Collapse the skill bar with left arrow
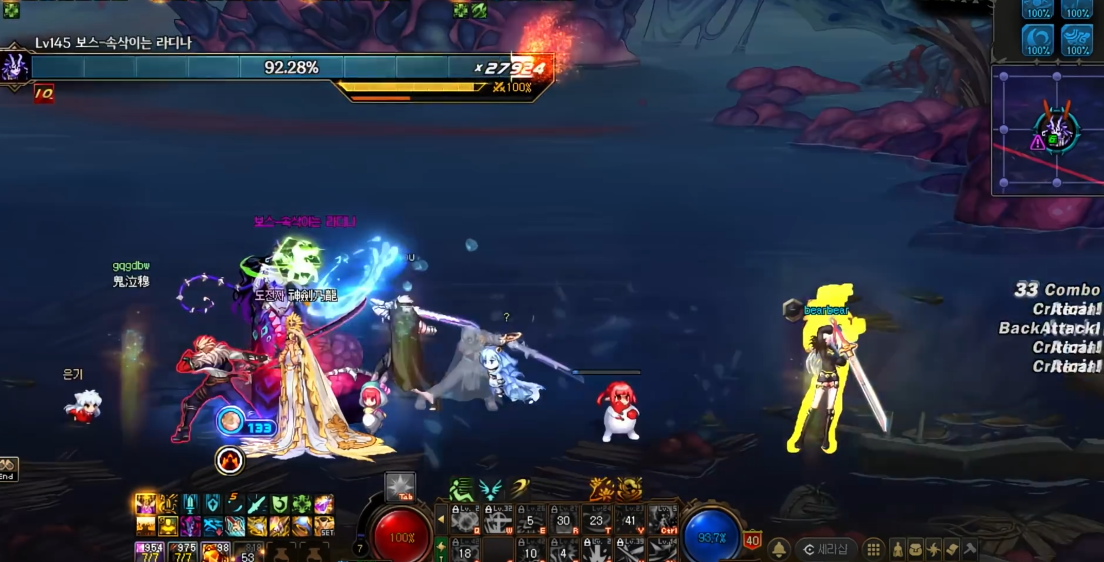Viewport: 1104px width, 562px height. 441,519
